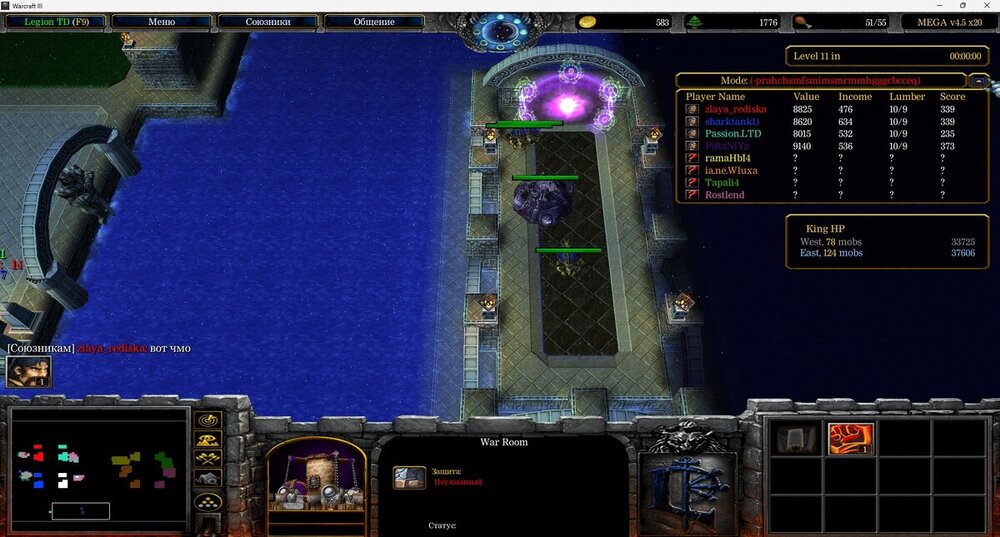Click the hero portrait icon above minimap

[x=29, y=372]
